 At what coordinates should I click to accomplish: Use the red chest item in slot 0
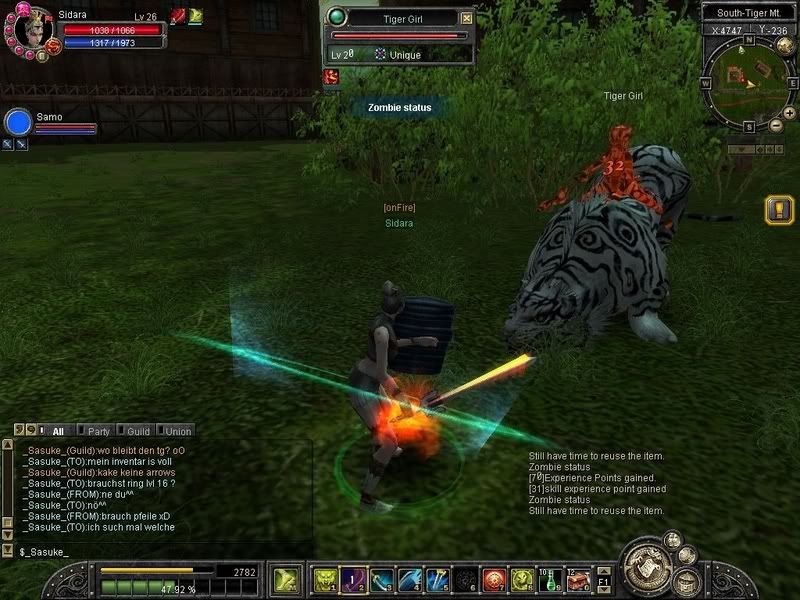[578, 579]
